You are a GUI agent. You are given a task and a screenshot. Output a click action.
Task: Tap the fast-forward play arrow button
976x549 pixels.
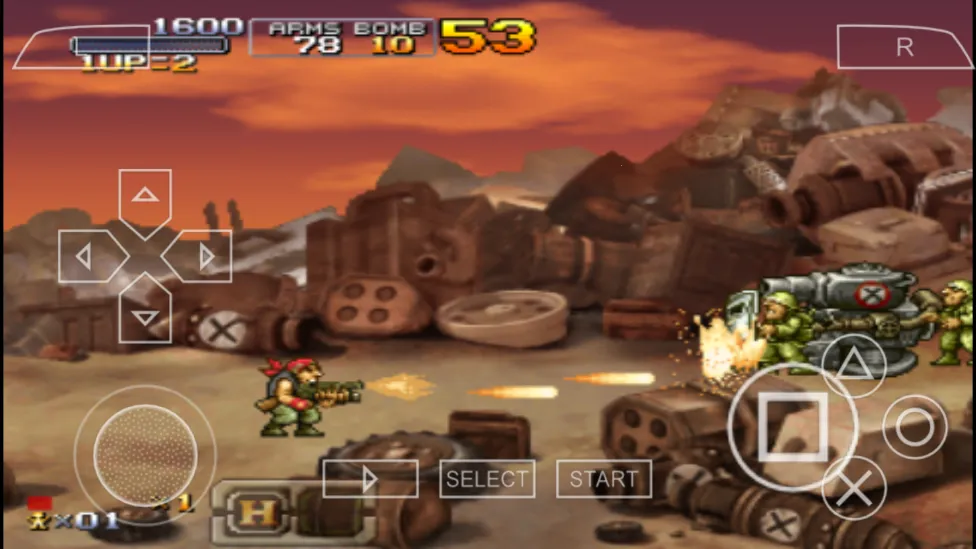coord(370,479)
